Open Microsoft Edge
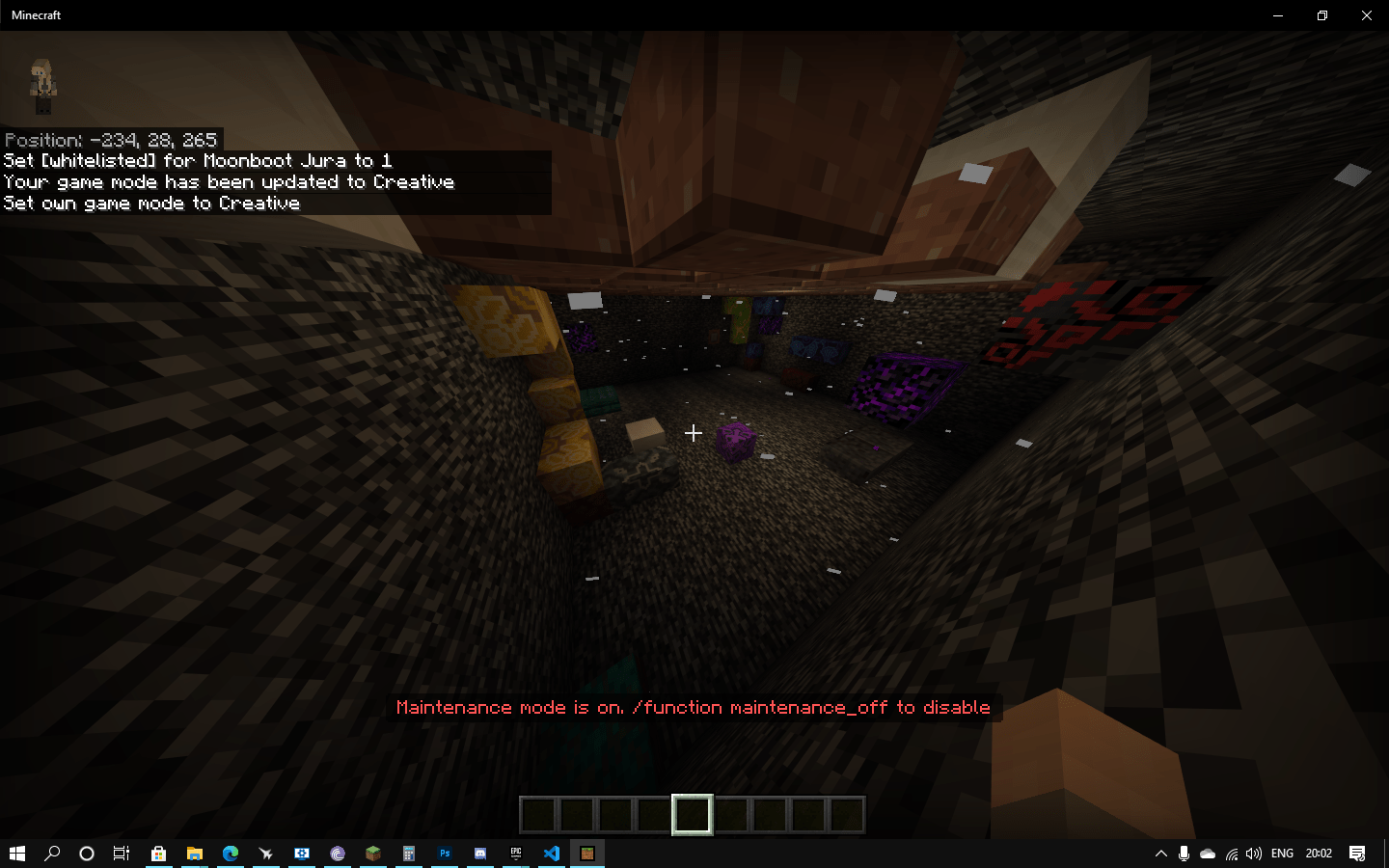Viewport: 1389px width, 868px height. coord(231,854)
